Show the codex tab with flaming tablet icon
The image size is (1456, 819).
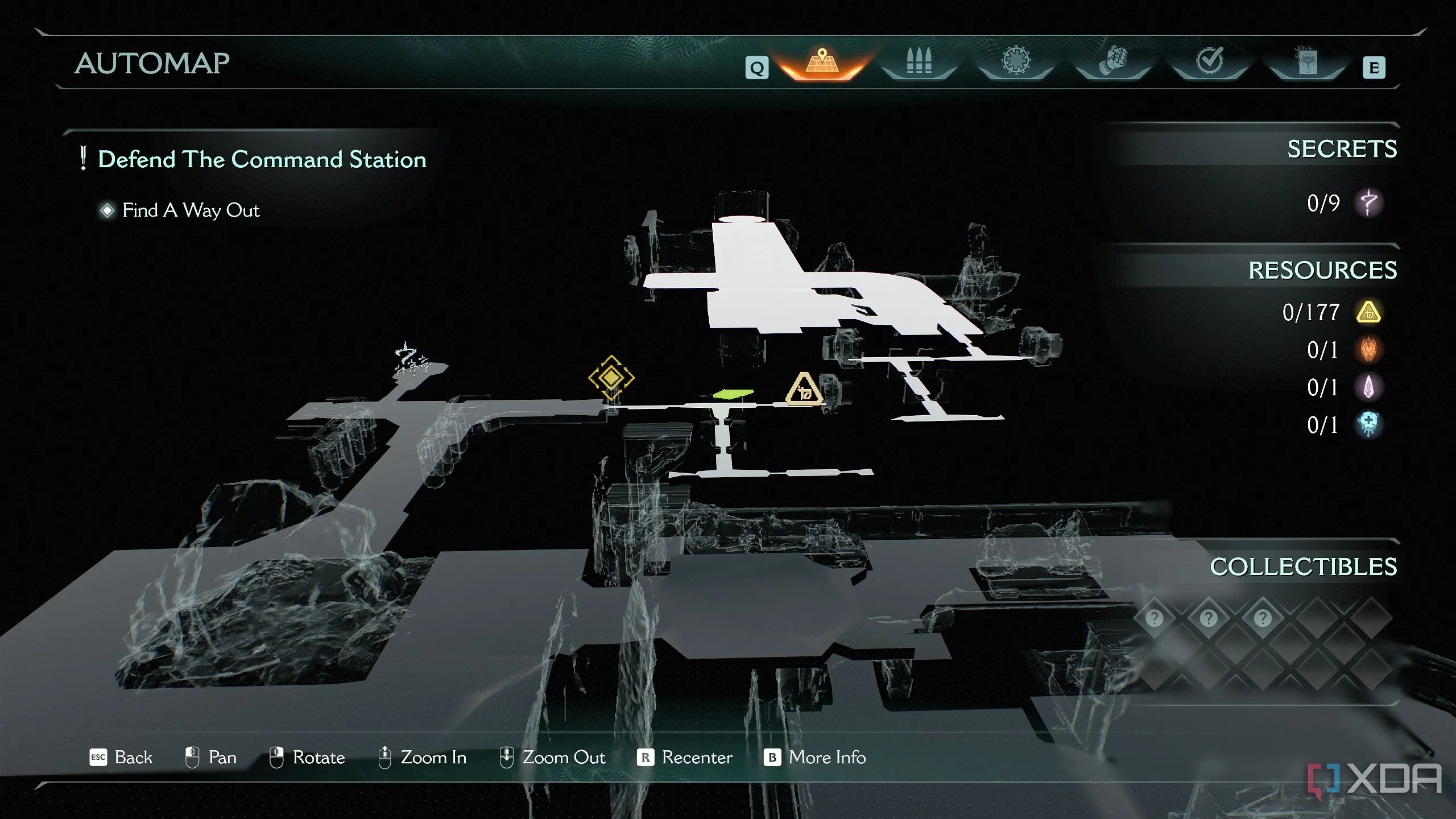[x=1306, y=61]
